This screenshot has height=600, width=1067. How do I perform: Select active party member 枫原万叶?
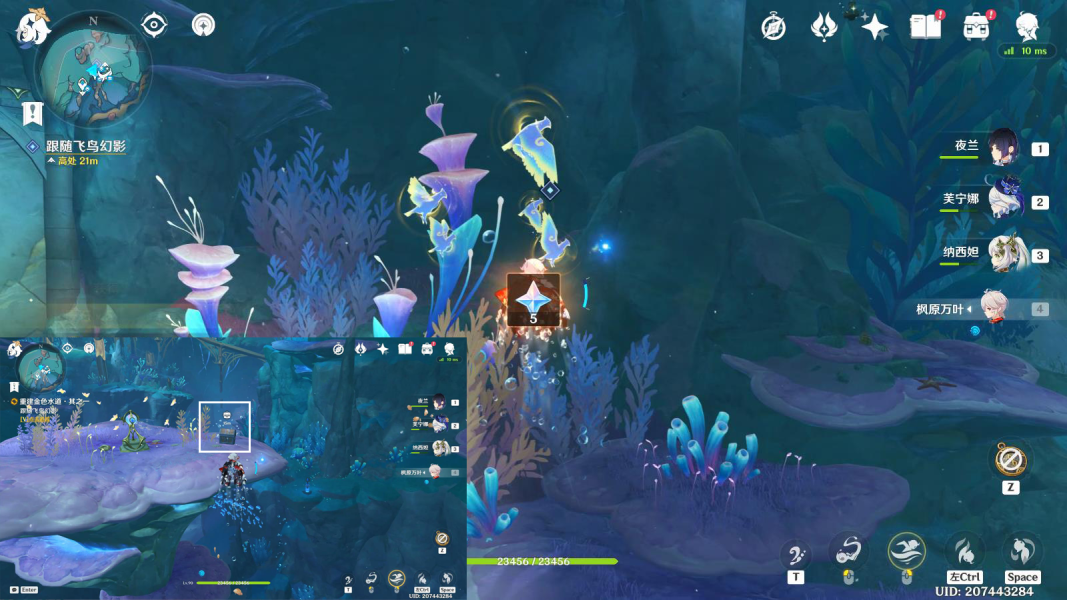1002,307
